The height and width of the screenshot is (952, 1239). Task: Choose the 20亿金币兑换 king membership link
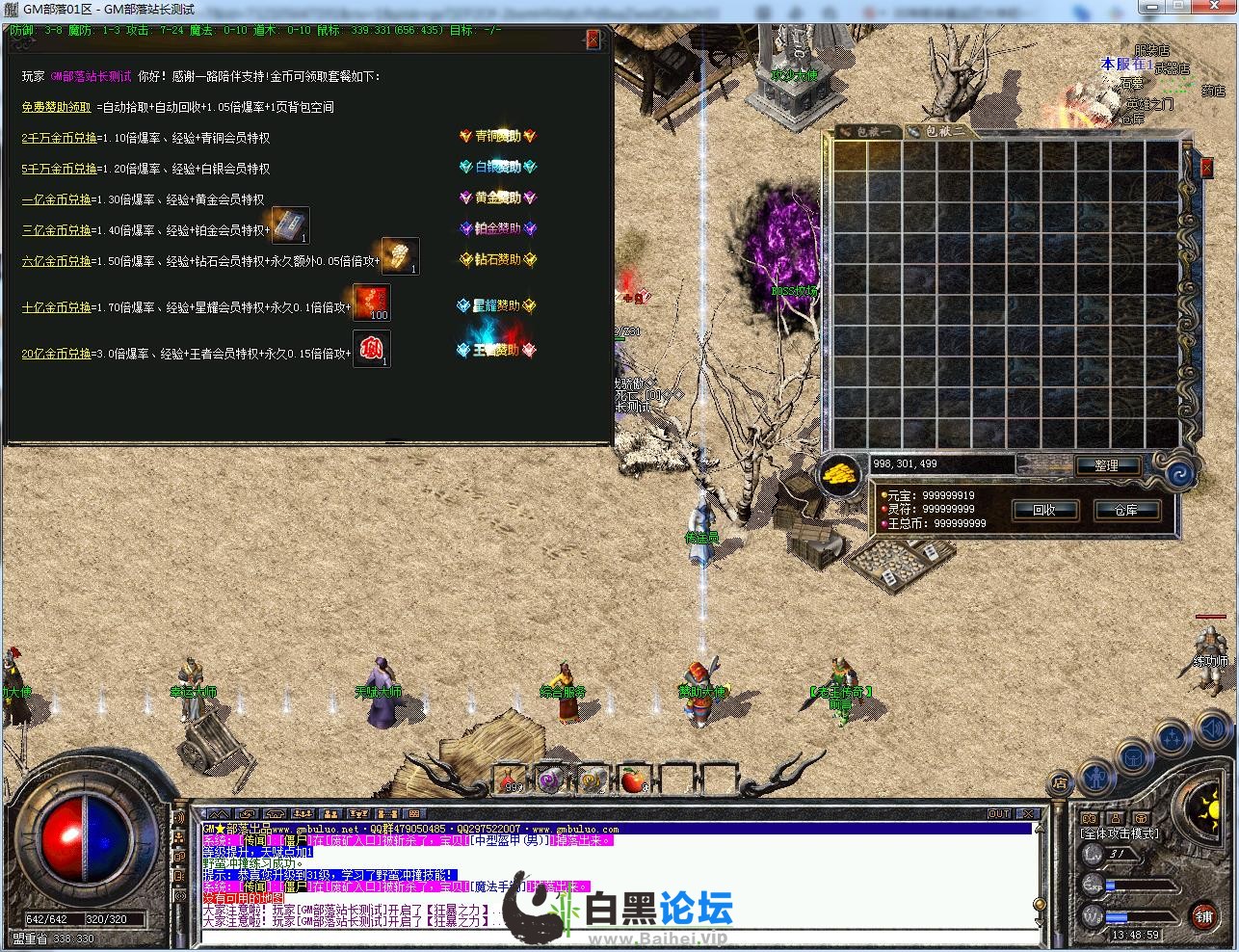tap(59, 354)
